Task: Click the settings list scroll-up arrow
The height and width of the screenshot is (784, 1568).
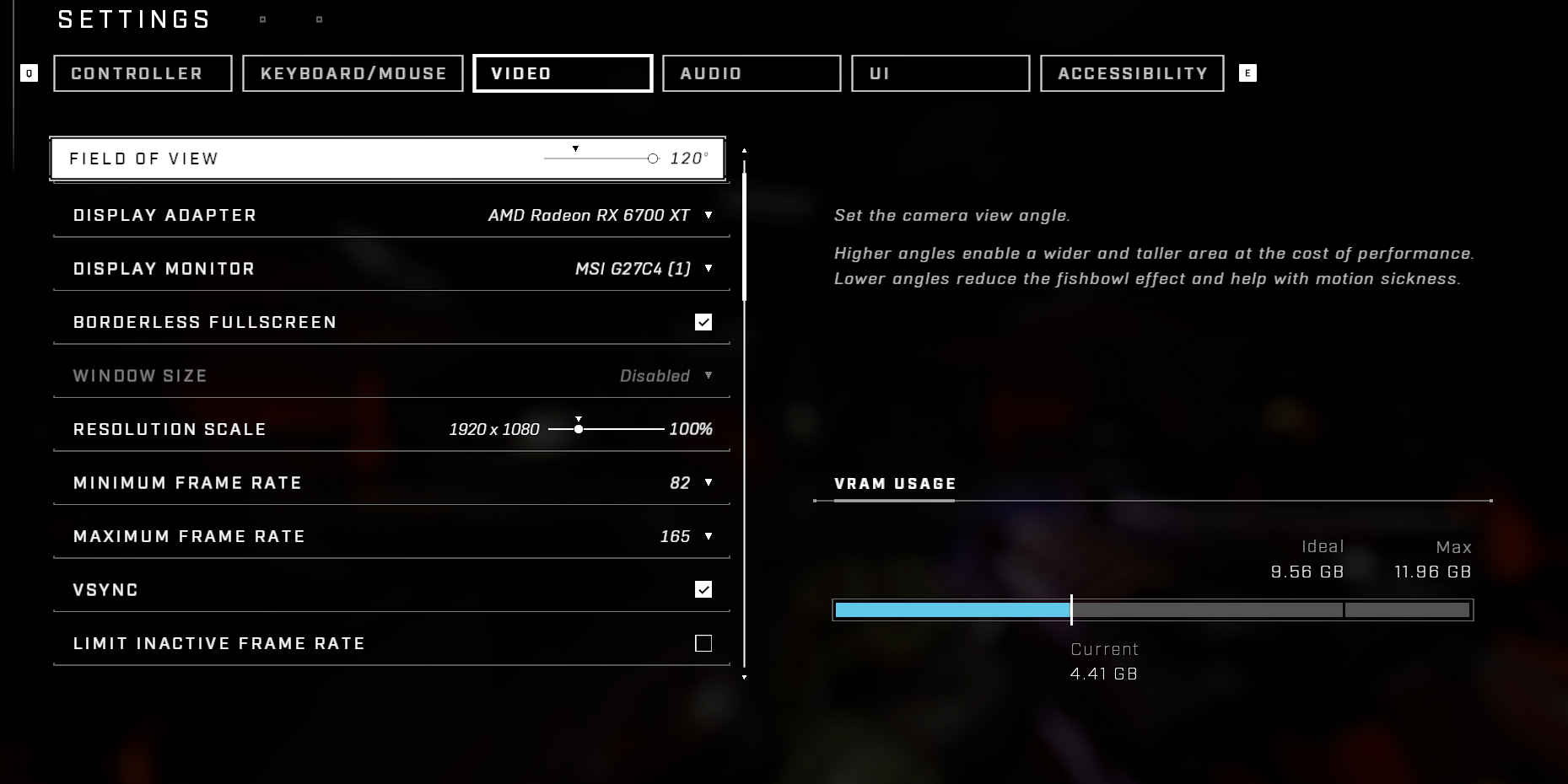Action: 744,150
